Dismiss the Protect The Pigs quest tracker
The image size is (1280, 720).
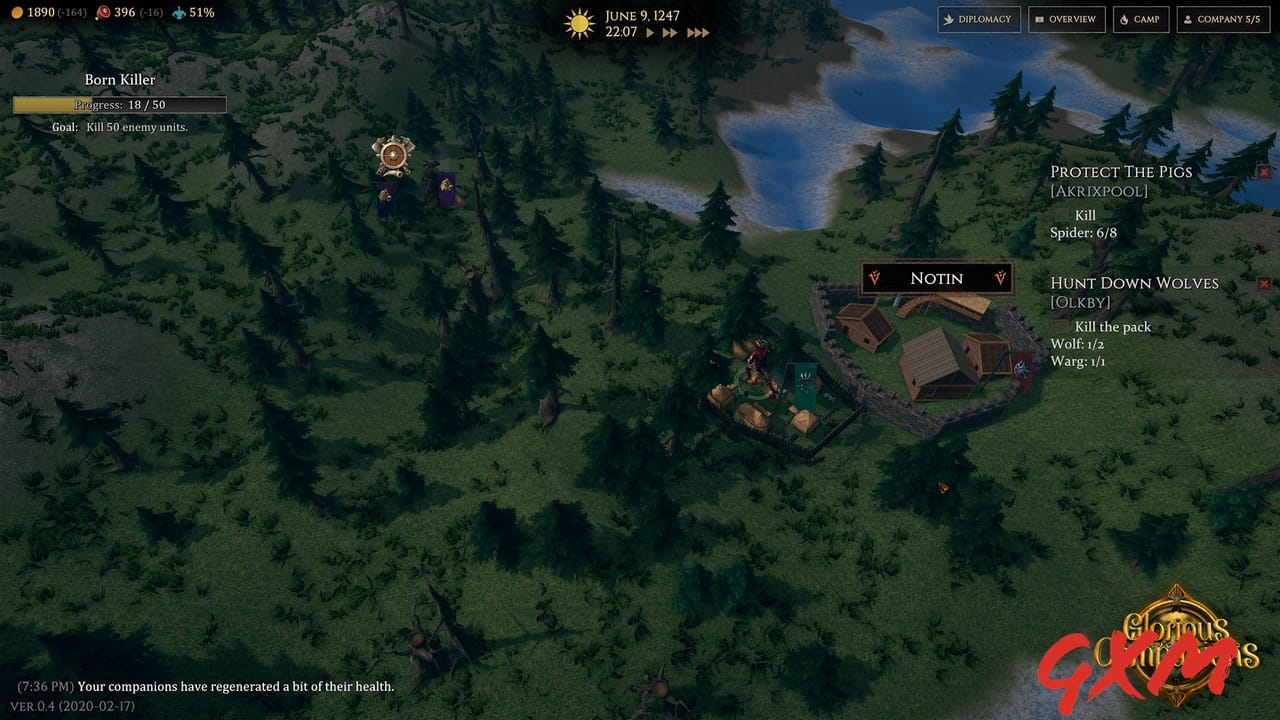coord(1264,171)
